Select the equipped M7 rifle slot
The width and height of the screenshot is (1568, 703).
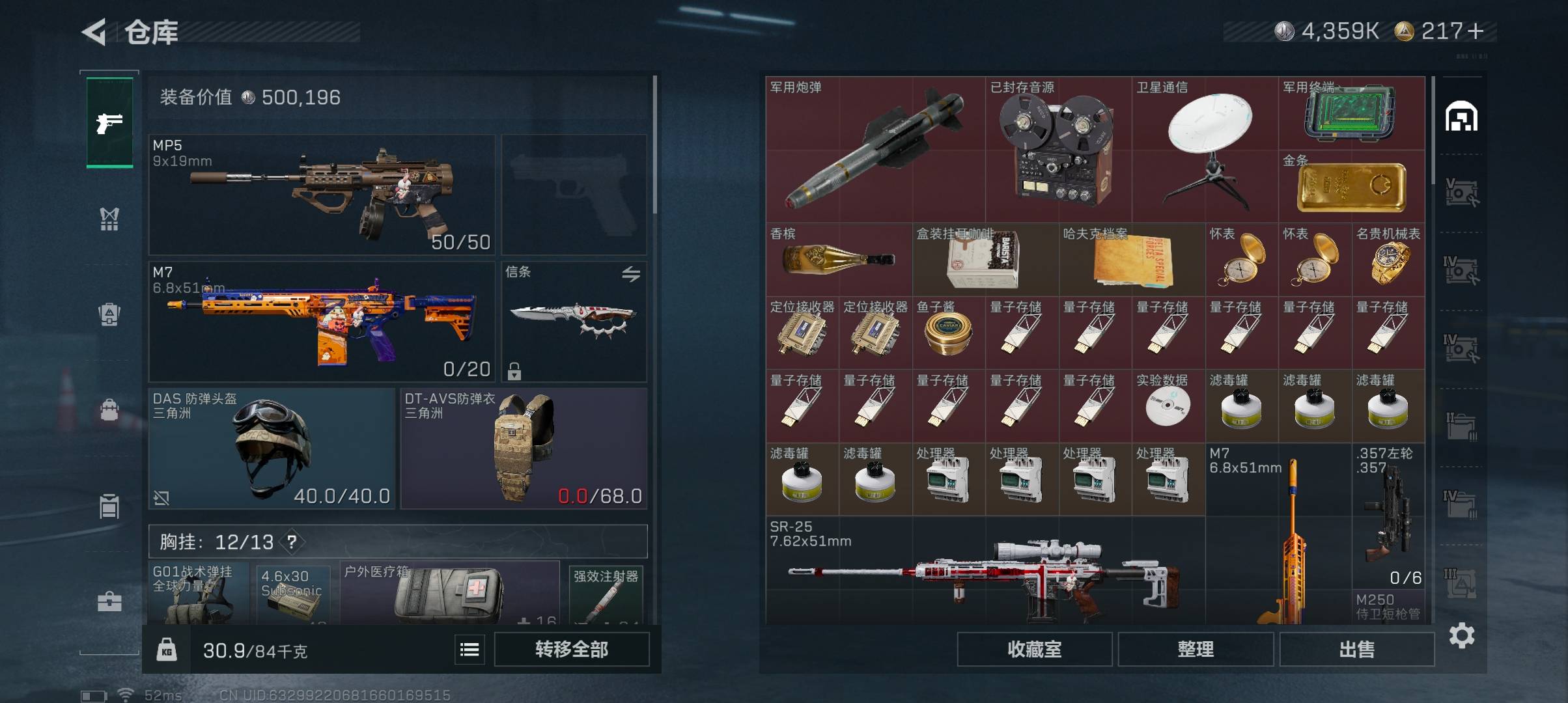322,322
